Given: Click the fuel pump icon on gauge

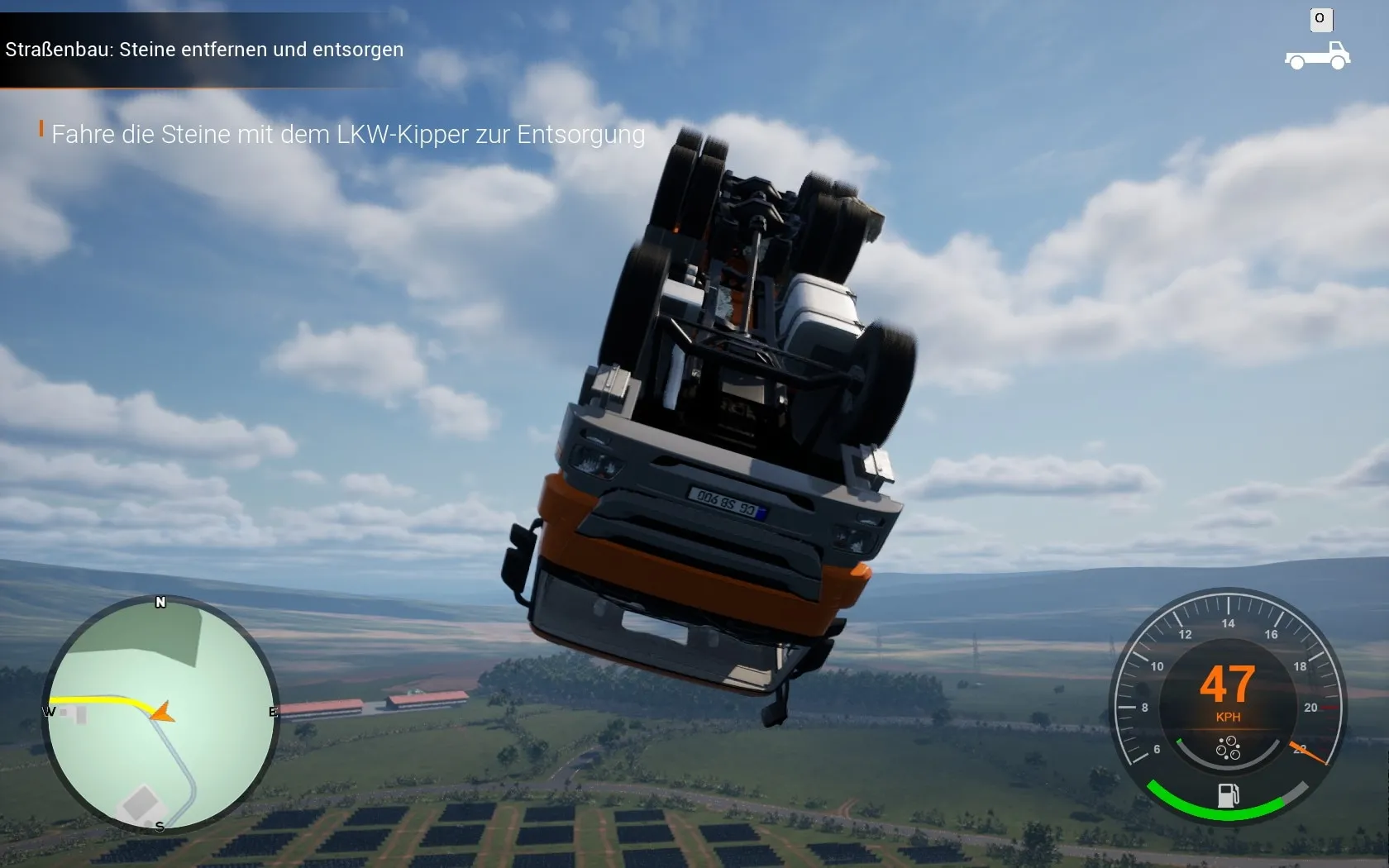Looking at the screenshot, I should [x=1228, y=795].
